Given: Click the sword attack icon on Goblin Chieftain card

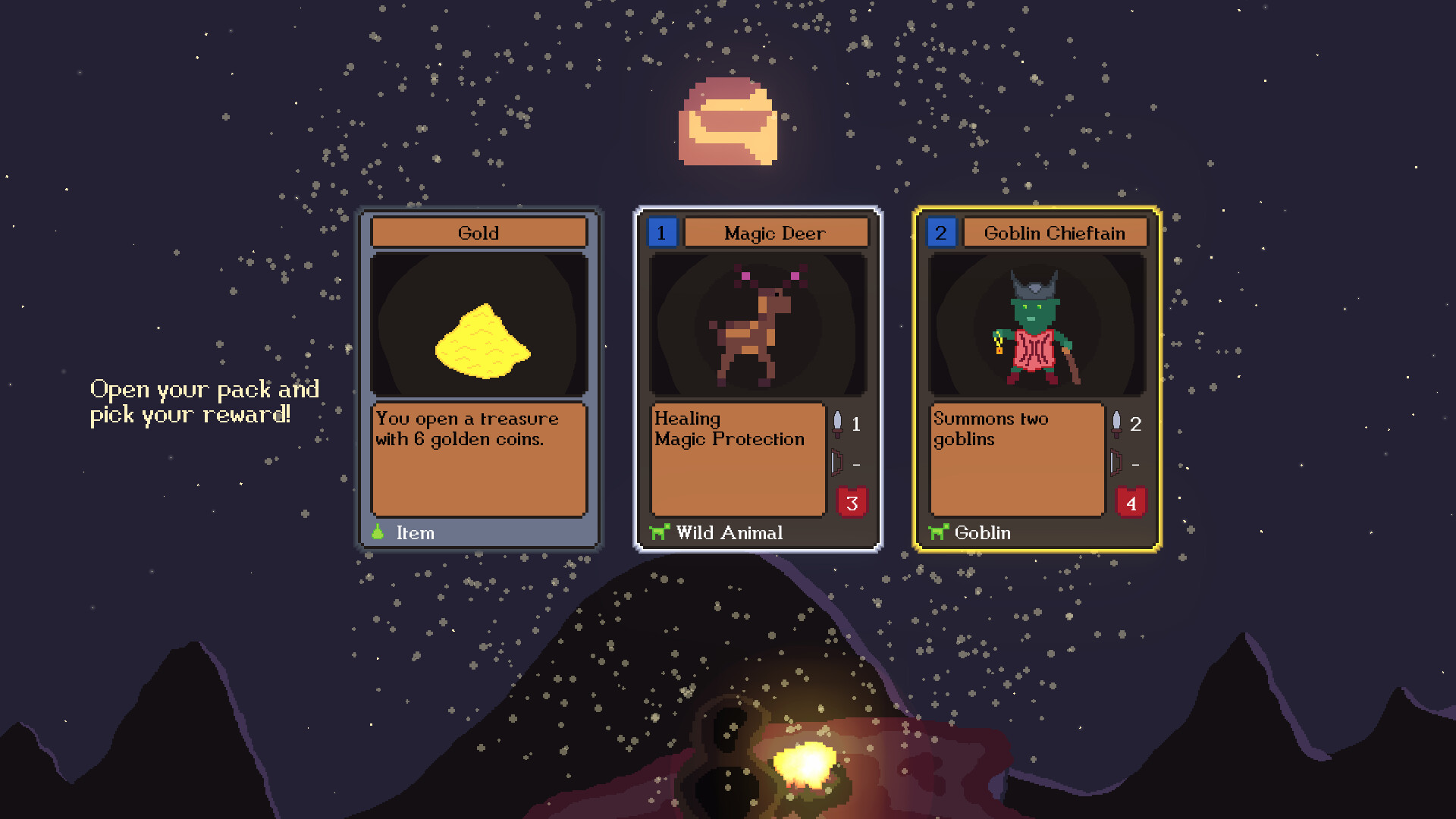Looking at the screenshot, I should [x=1115, y=425].
